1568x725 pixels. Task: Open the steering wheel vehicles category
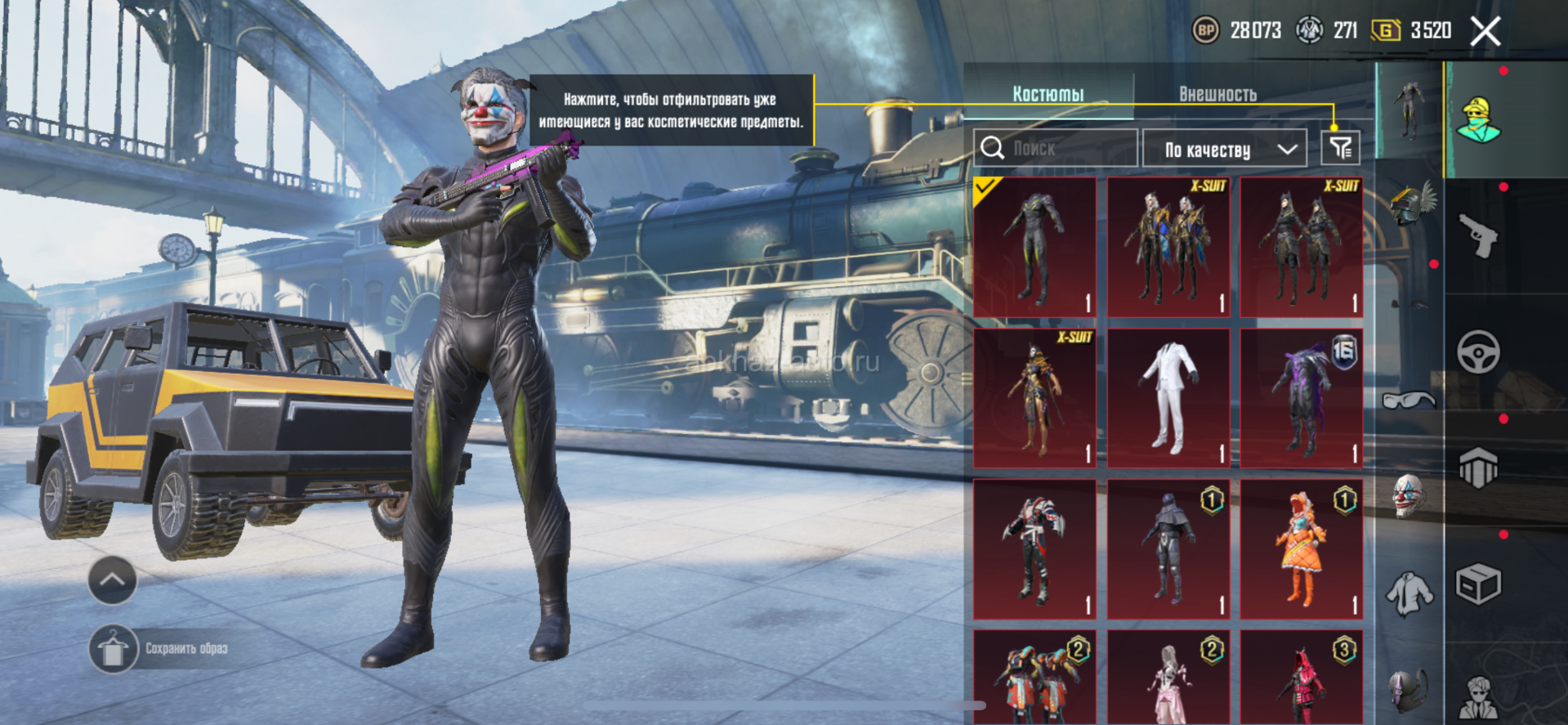(x=1478, y=352)
